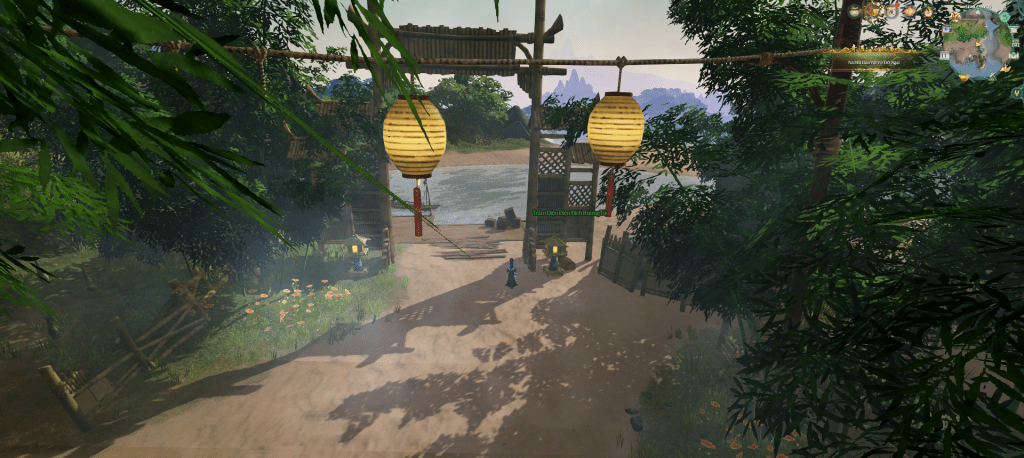Select the green pot icon in the top bar
This screenshot has width=1024, height=458.
[x=854, y=12]
